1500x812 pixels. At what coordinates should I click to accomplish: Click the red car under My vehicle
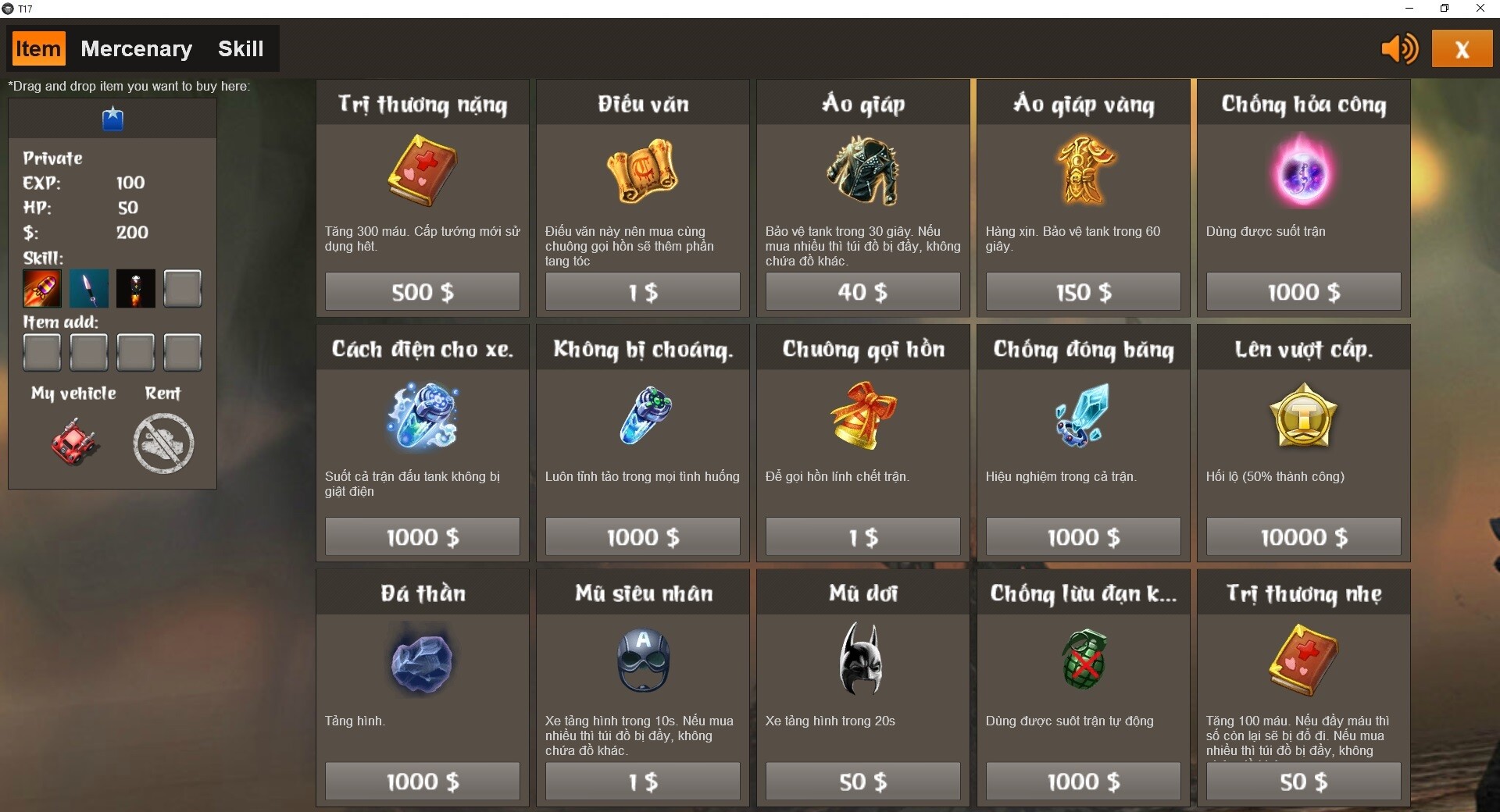tap(73, 441)
